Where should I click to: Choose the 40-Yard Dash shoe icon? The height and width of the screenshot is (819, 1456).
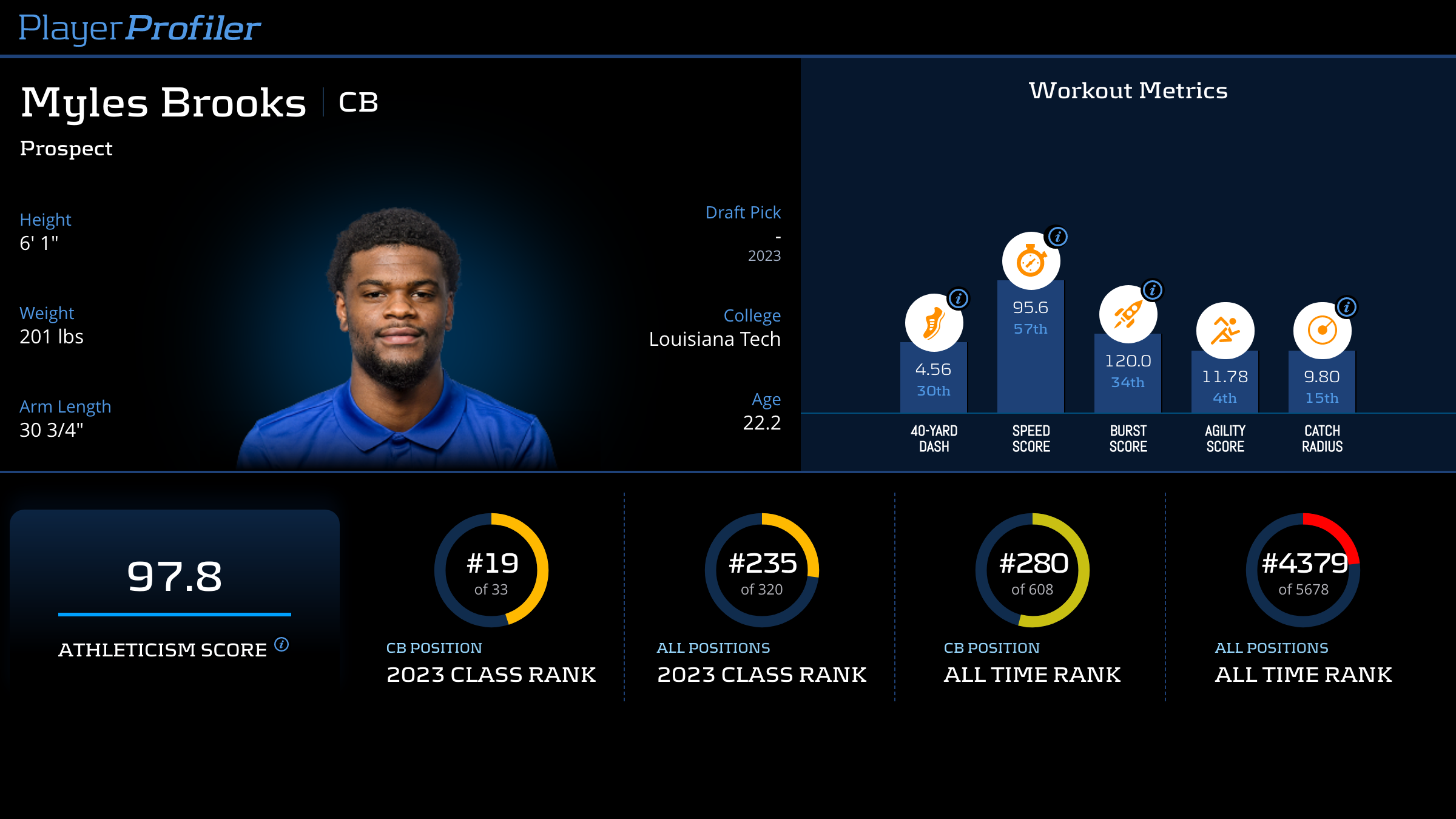tap(934, 323)
